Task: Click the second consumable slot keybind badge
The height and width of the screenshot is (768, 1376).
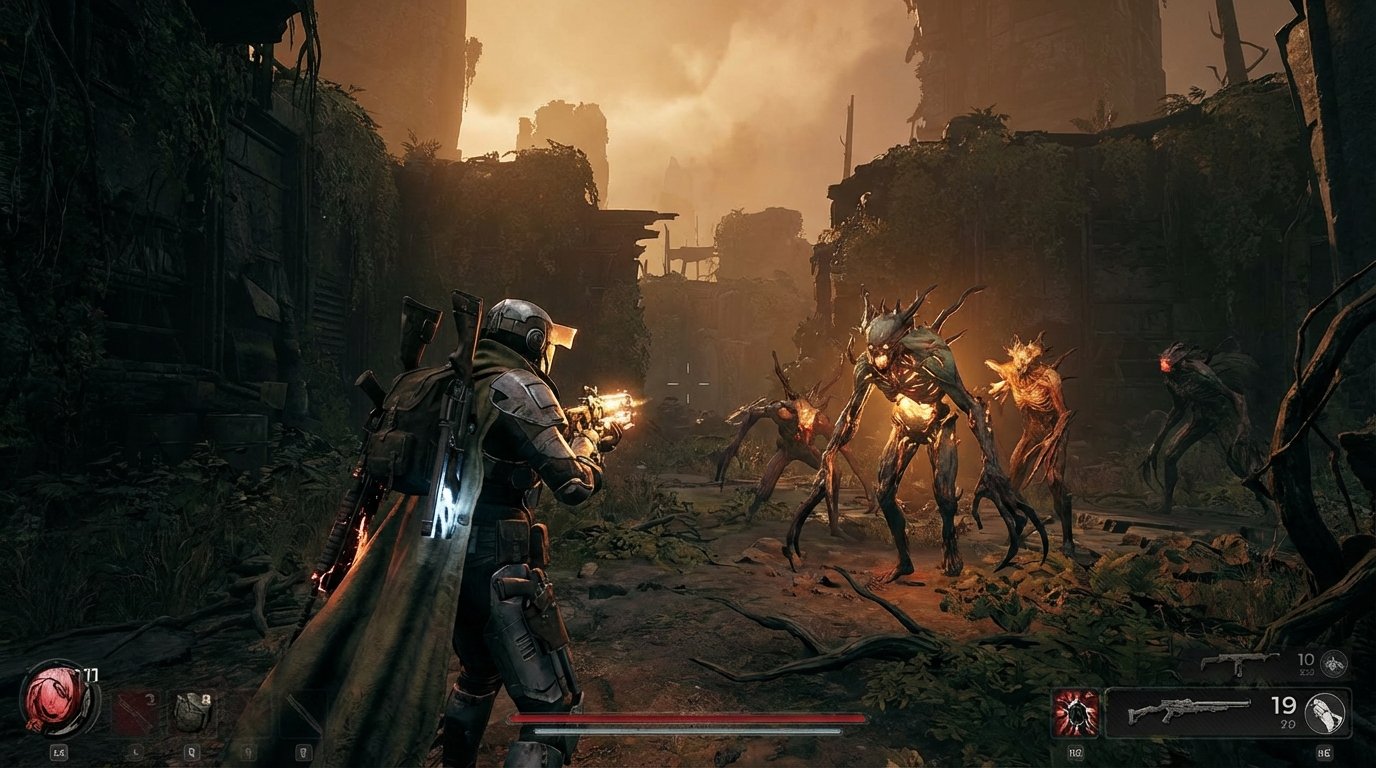Action: 190,752
